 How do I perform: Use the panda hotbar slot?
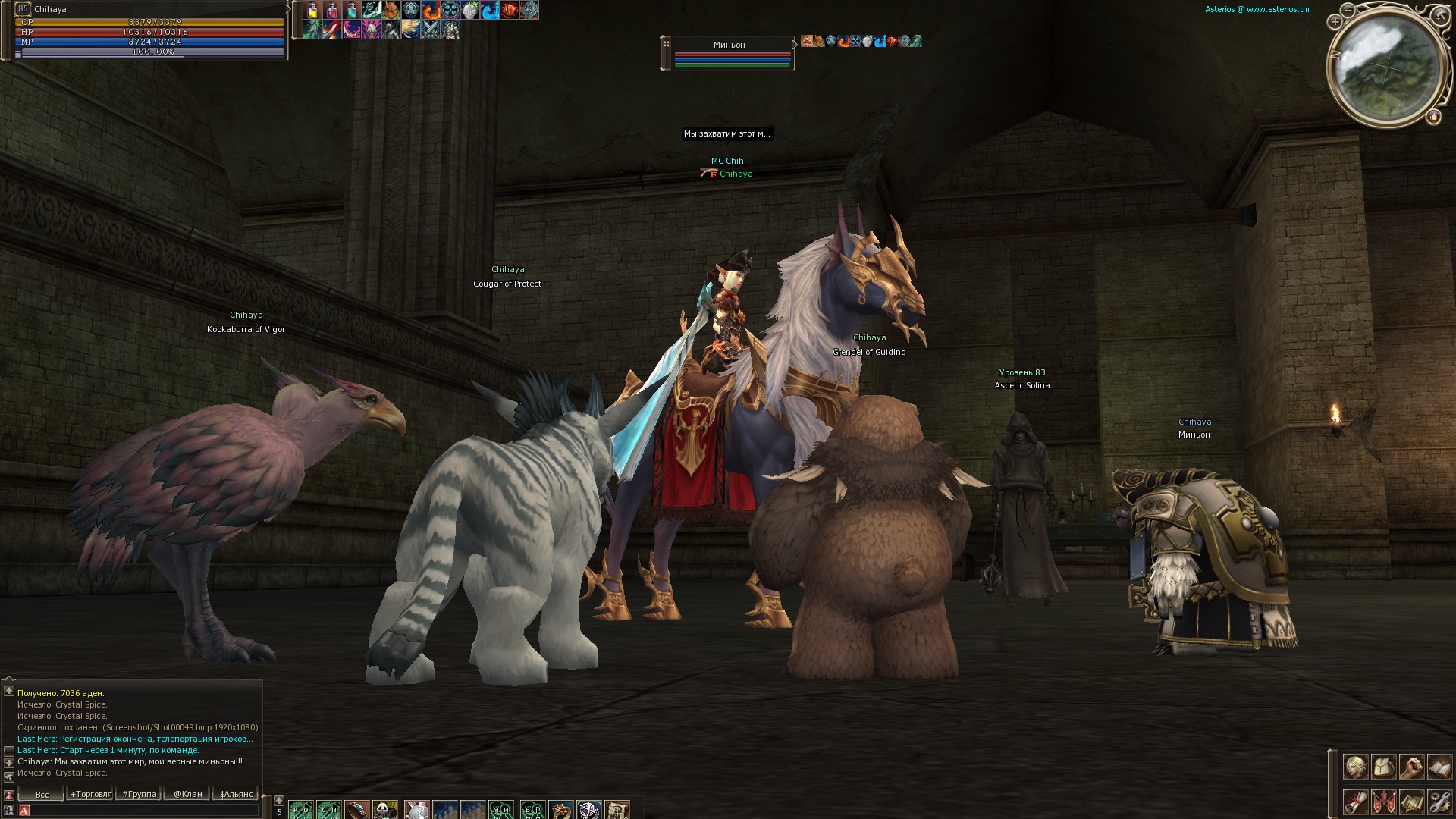[385, 810]
